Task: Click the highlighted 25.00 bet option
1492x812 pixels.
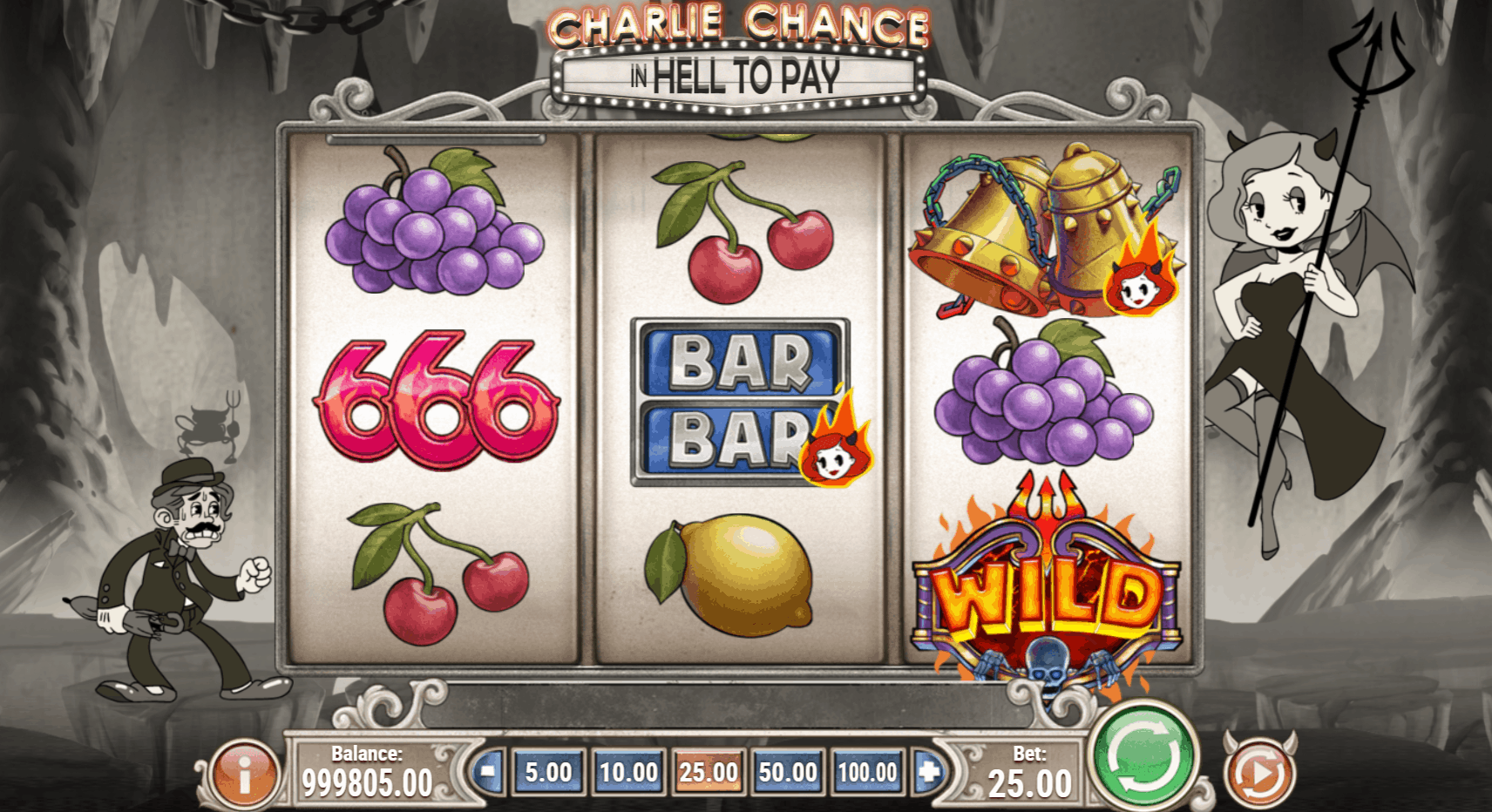Action: pyautogui.click(x=709, y=772)
